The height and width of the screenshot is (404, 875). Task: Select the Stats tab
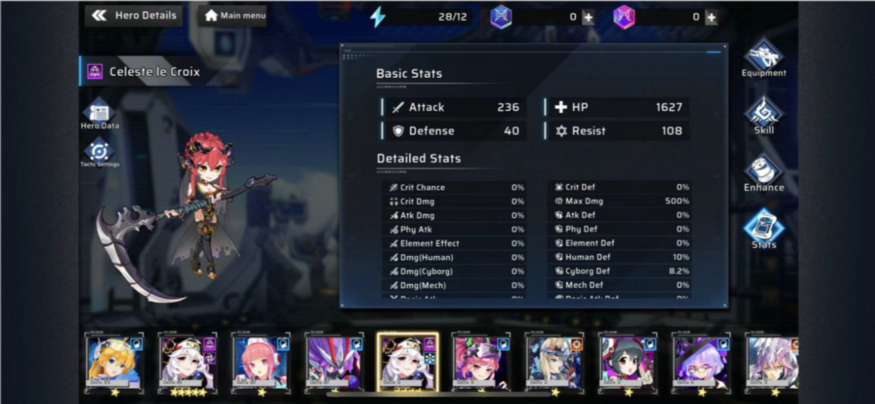(x=763, y=230)
